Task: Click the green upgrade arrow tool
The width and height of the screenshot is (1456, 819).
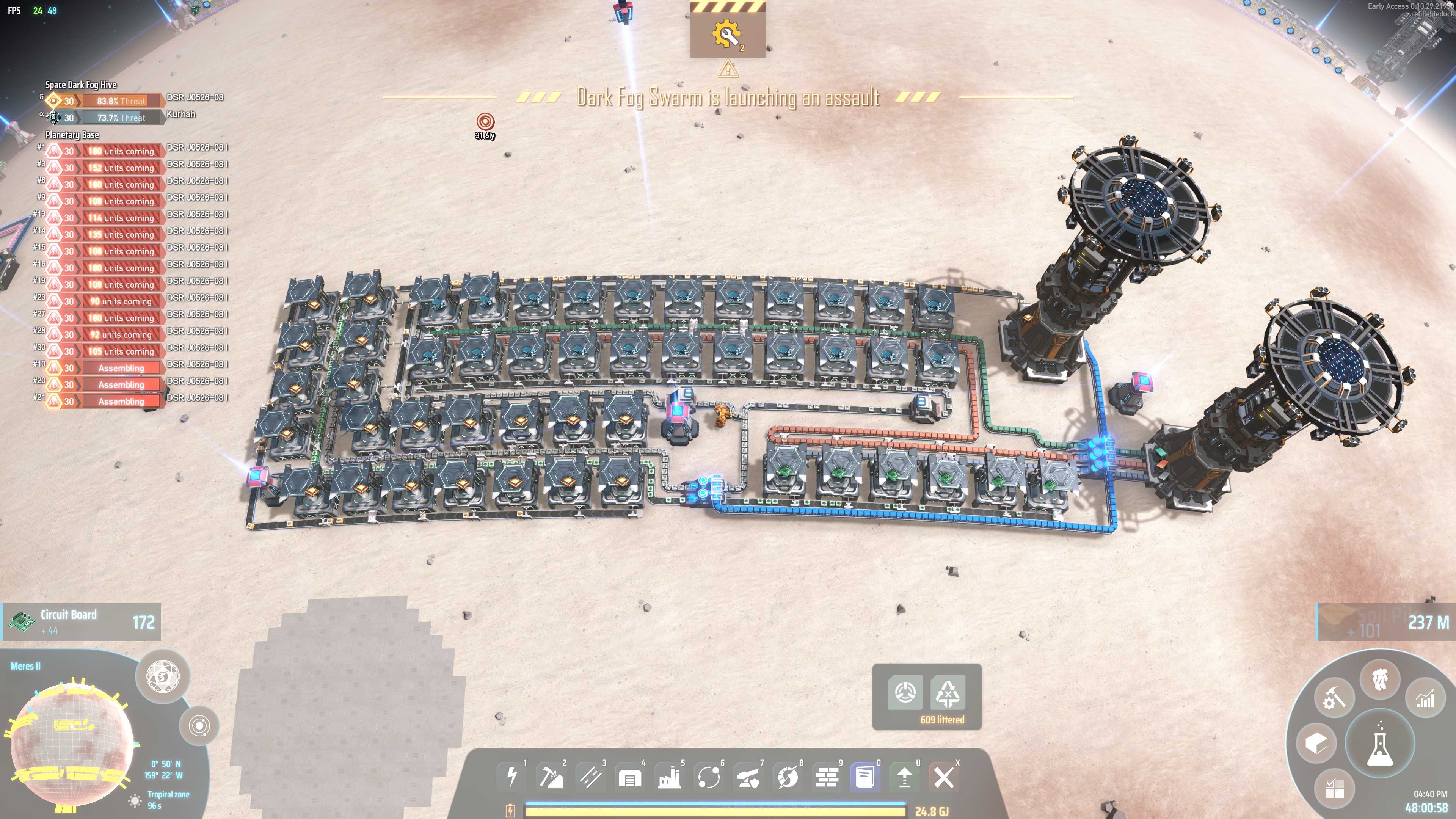Action: [904, 777]
